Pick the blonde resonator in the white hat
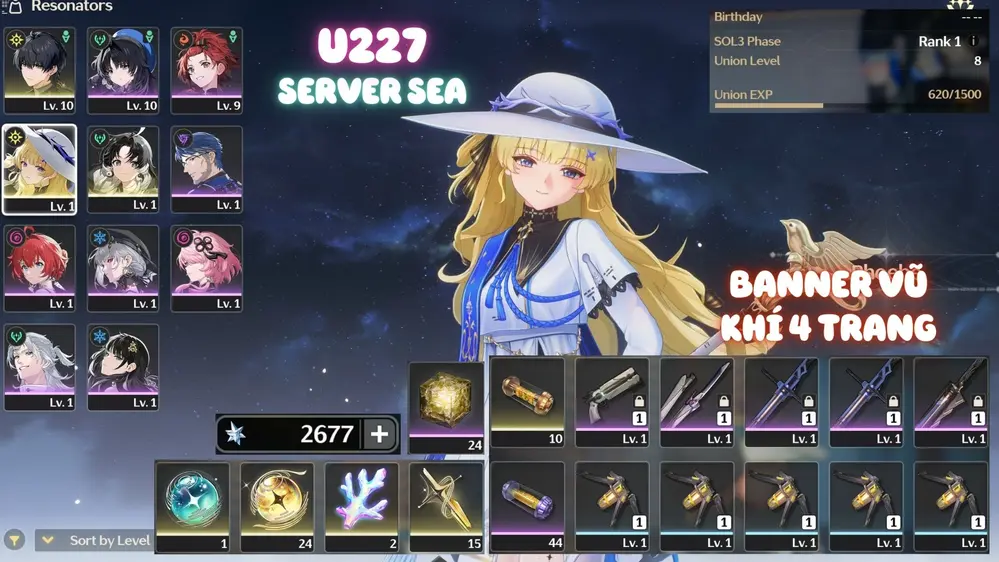Image resolution: width=999 pixels, height=562 pixels. (40, 169)
